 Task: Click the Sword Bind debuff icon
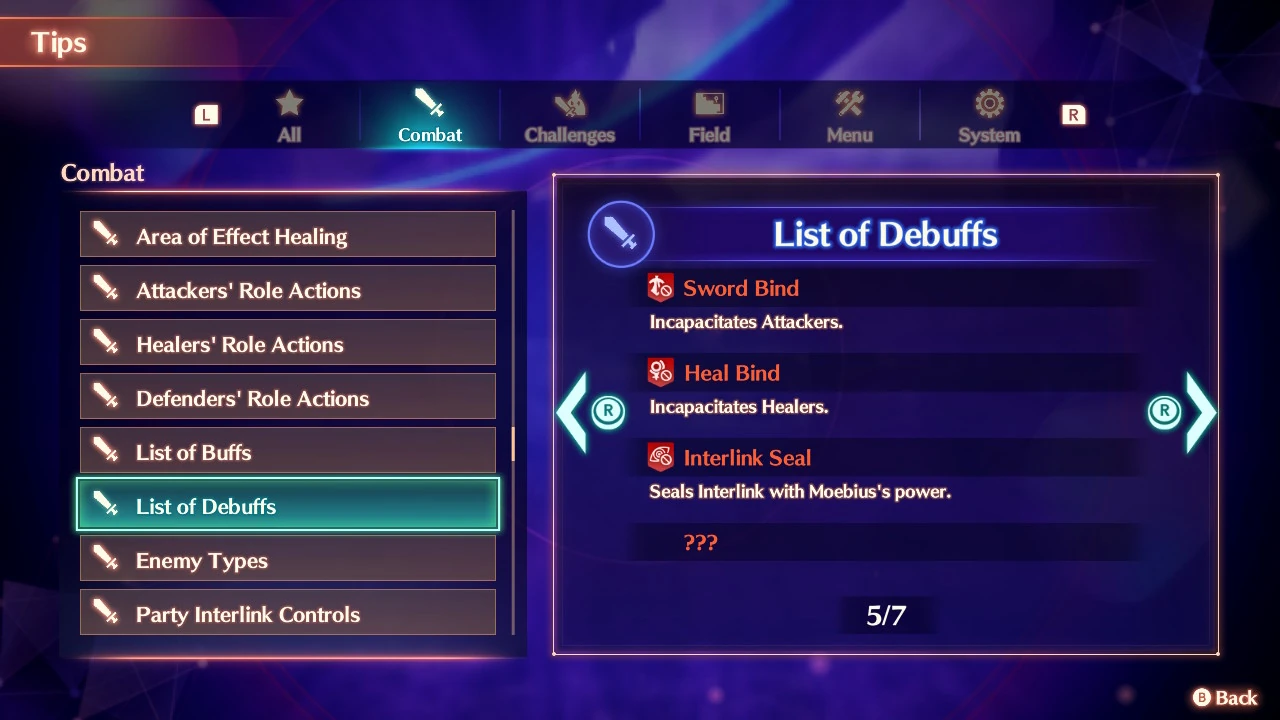pos(660,287)
